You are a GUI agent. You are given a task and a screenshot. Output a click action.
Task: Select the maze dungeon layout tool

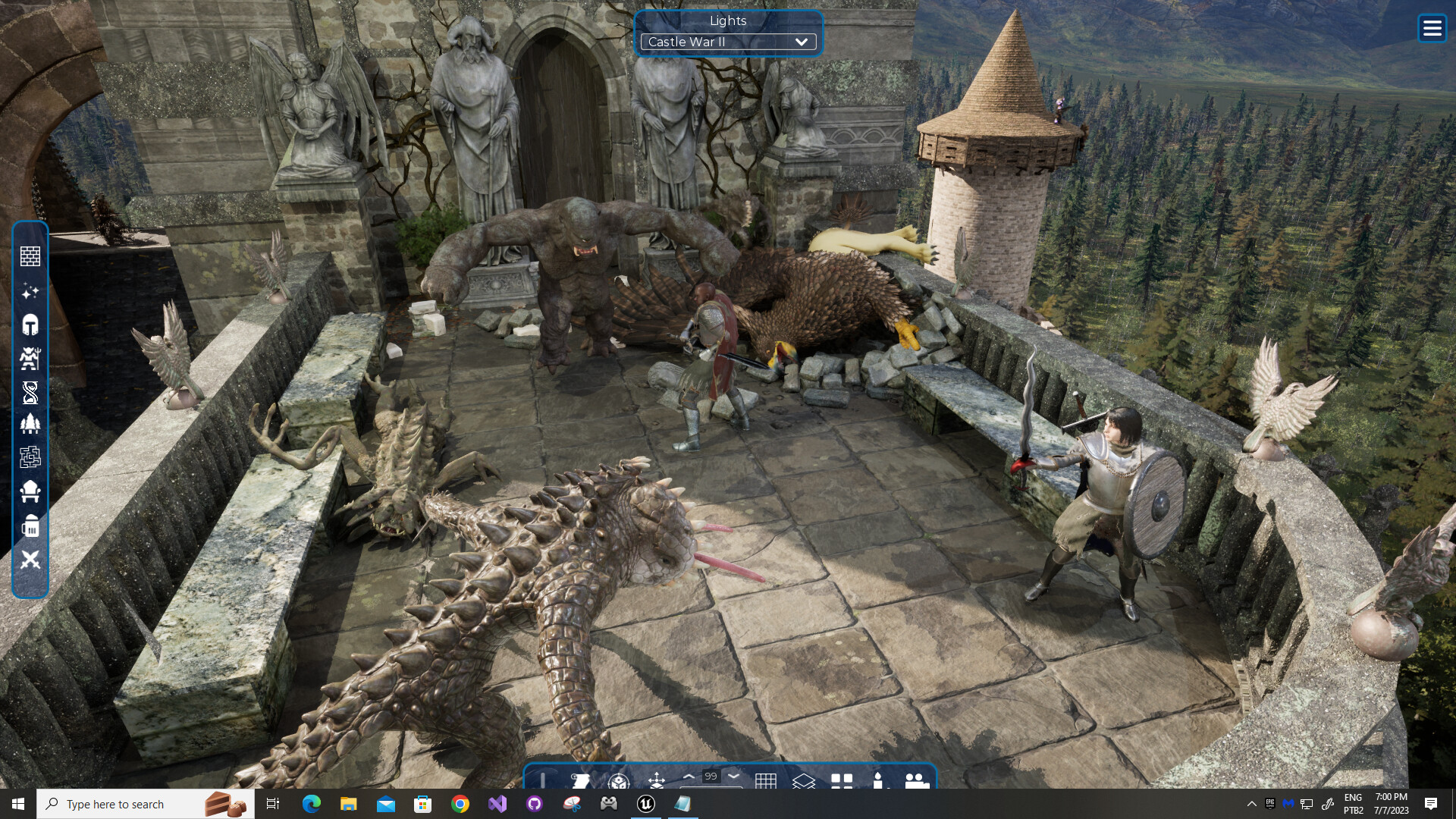(x=30, y=457)
